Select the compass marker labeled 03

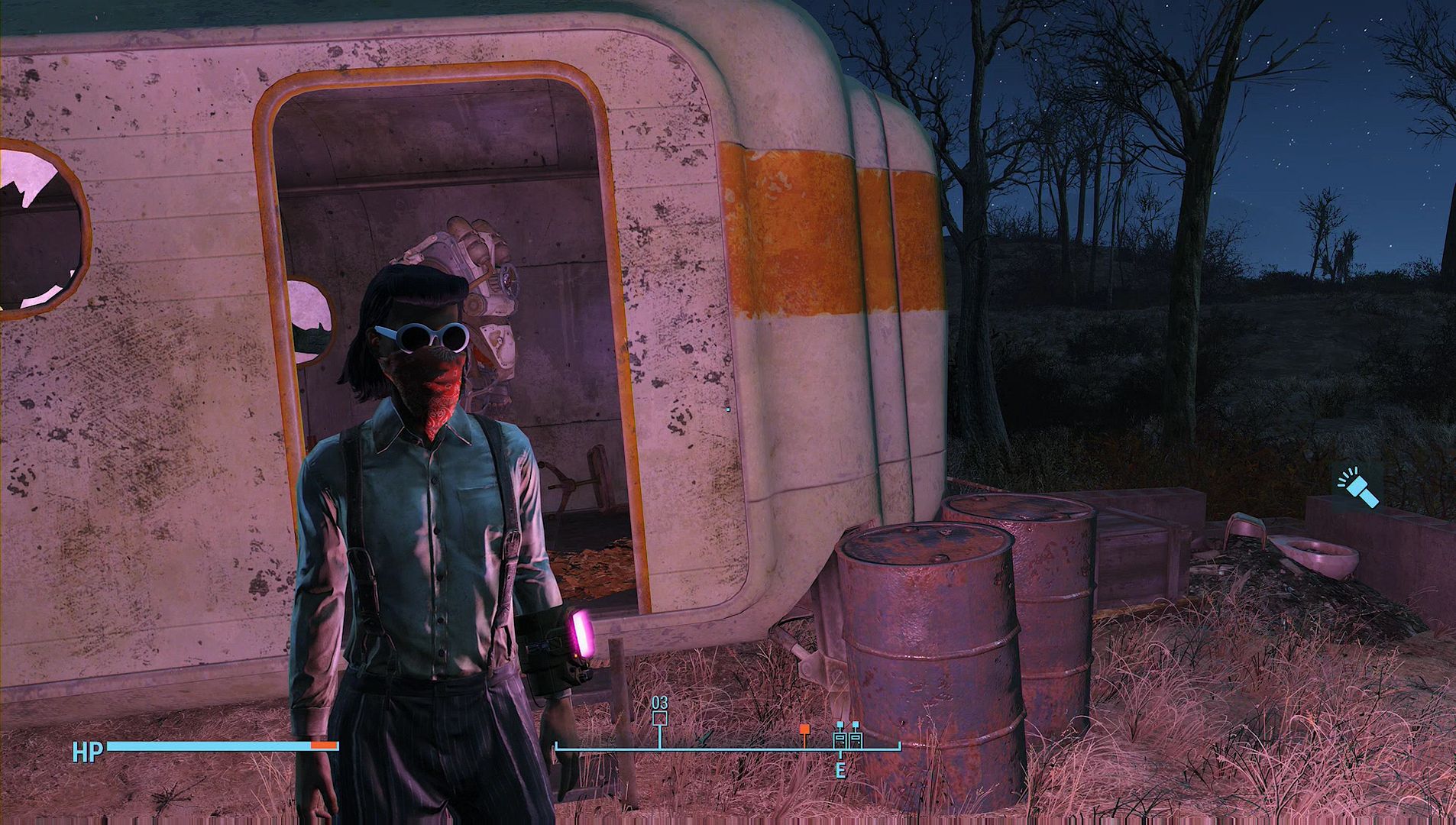660,718
